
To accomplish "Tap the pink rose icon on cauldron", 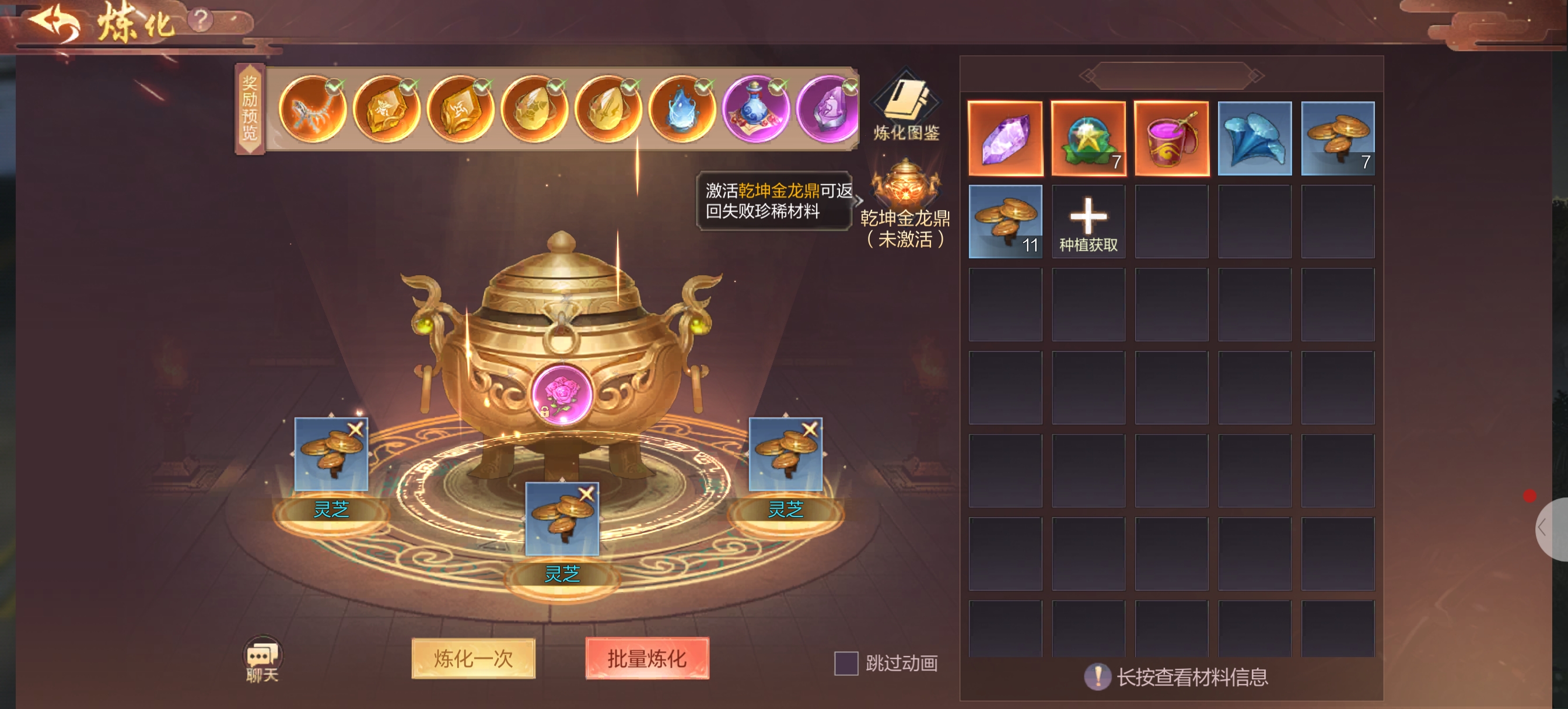I will pos(561,392).
